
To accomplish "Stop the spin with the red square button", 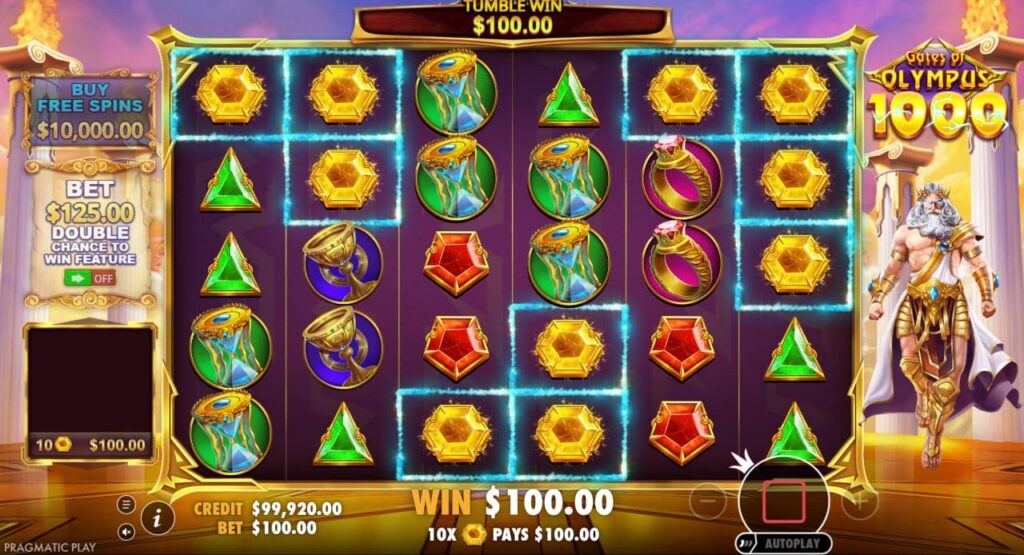I will click(784, 500).
